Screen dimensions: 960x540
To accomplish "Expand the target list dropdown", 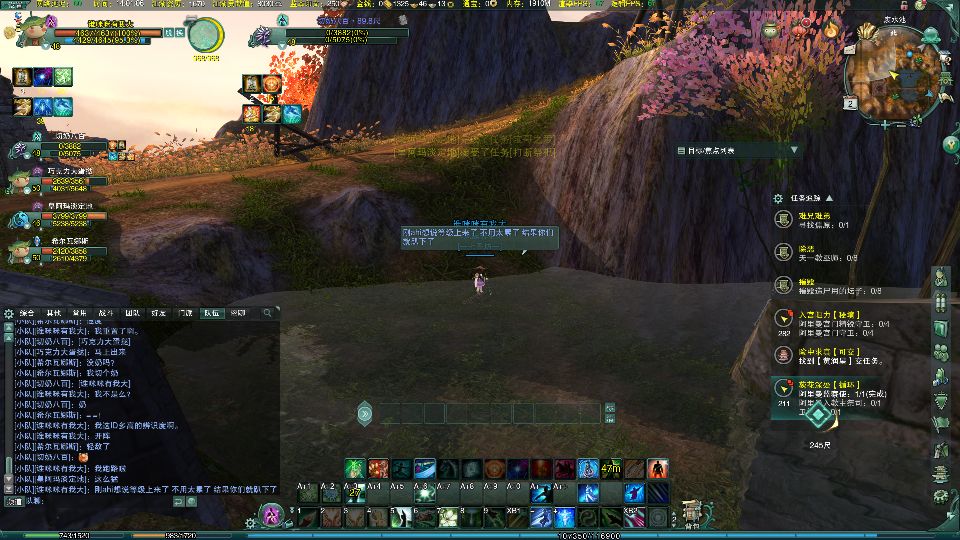I will pos(795,150).
